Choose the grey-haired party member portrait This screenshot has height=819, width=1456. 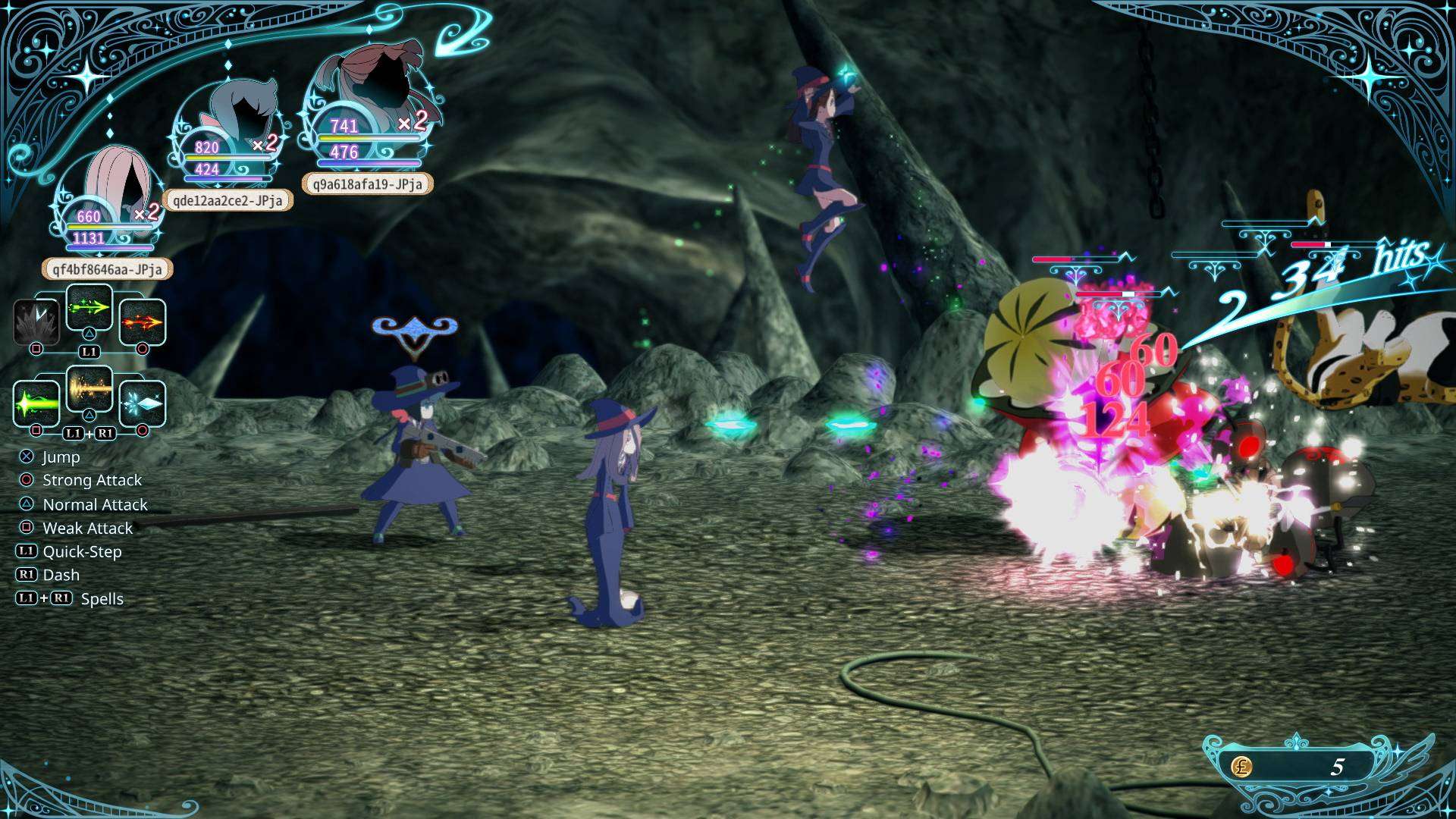[x=235, y=114]
